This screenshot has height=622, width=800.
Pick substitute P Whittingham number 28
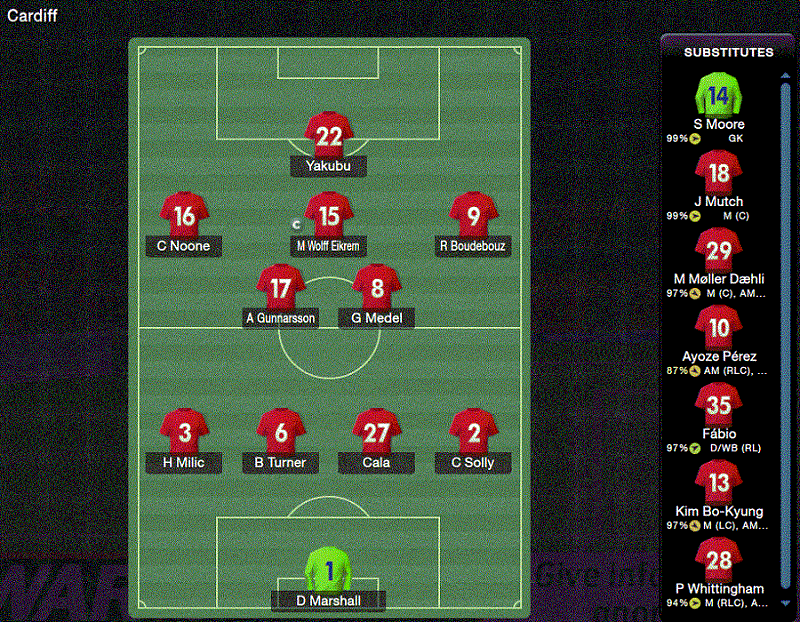pos(718,560)
